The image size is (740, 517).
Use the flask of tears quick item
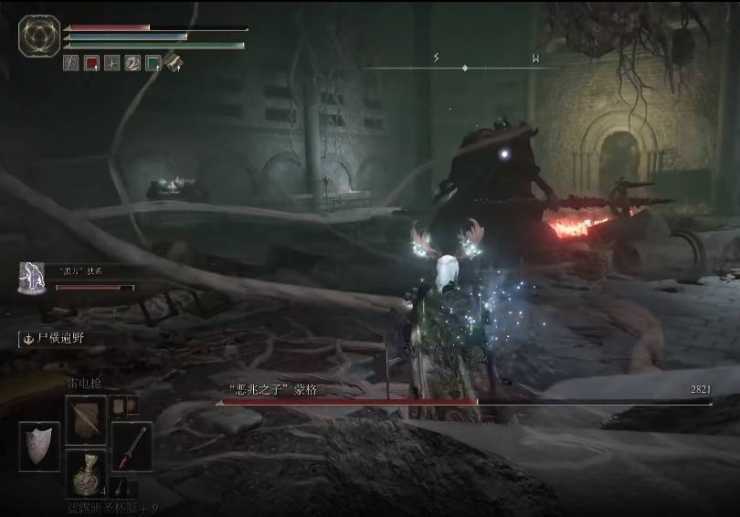click(86, 472)
